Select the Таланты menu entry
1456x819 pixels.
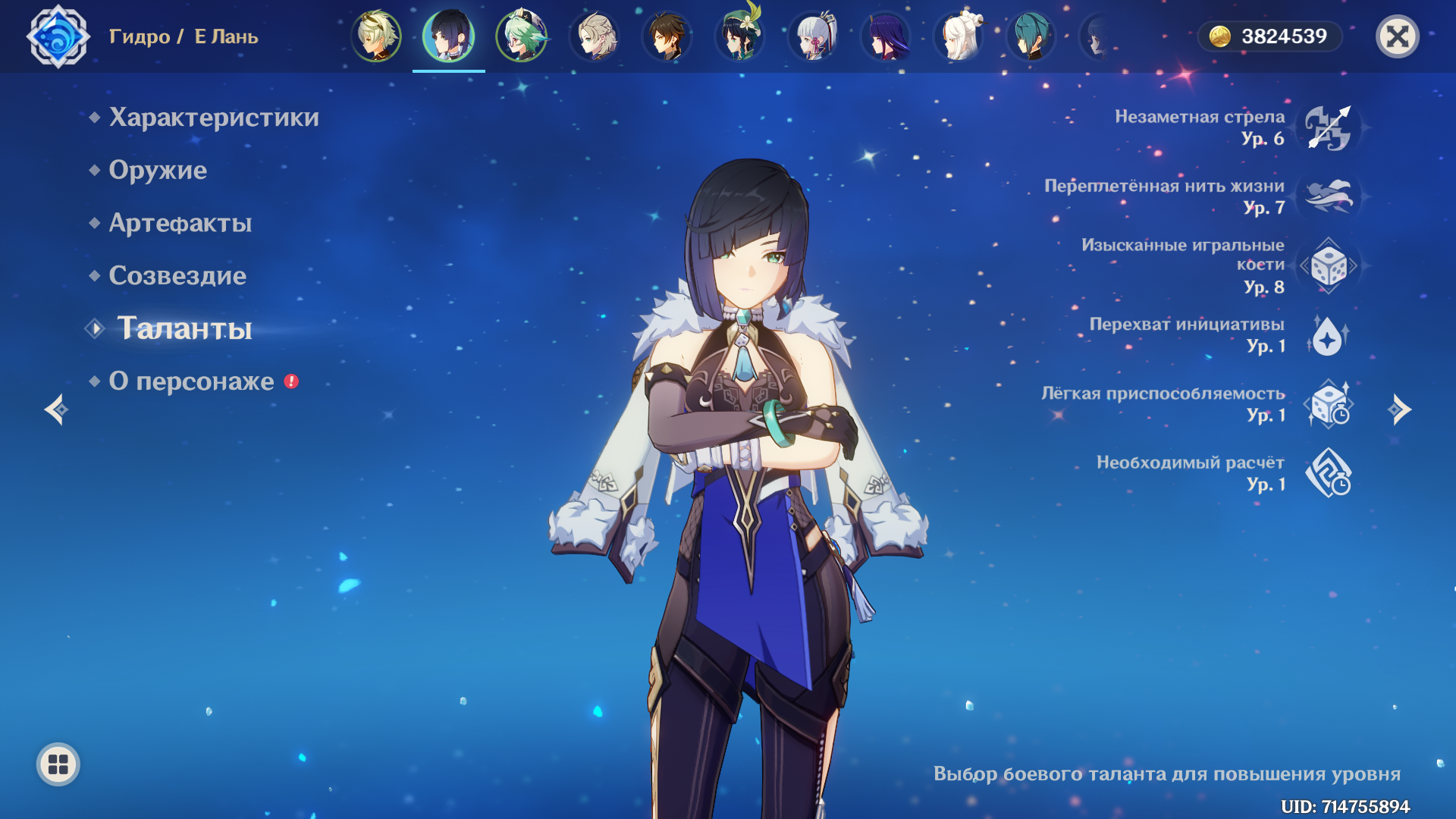click(x=184, y=328)
